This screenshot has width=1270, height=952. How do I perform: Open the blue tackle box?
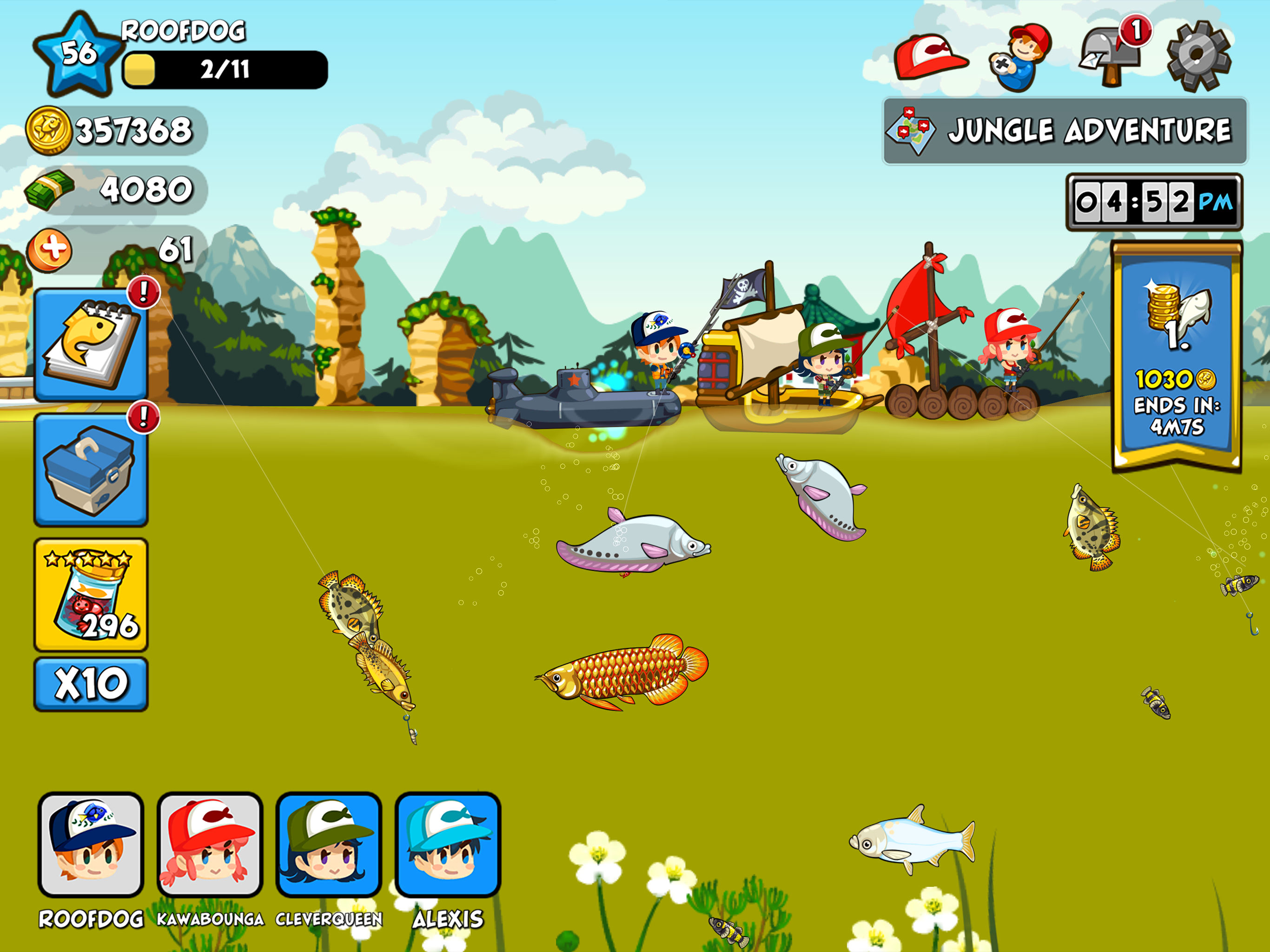point(91,469)
